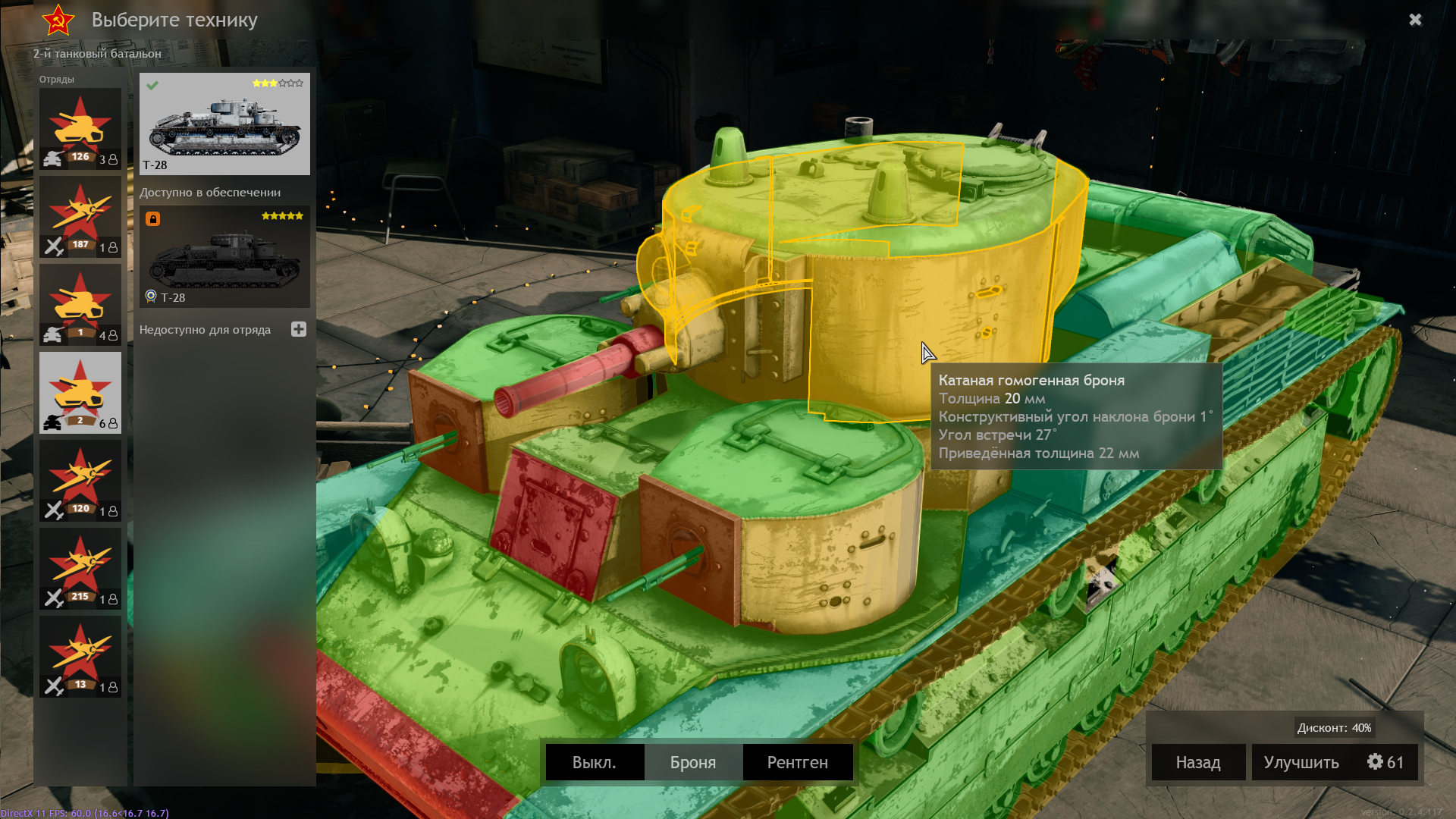Click "Улучшить" to upgrade for 61

coord(1334,762)
